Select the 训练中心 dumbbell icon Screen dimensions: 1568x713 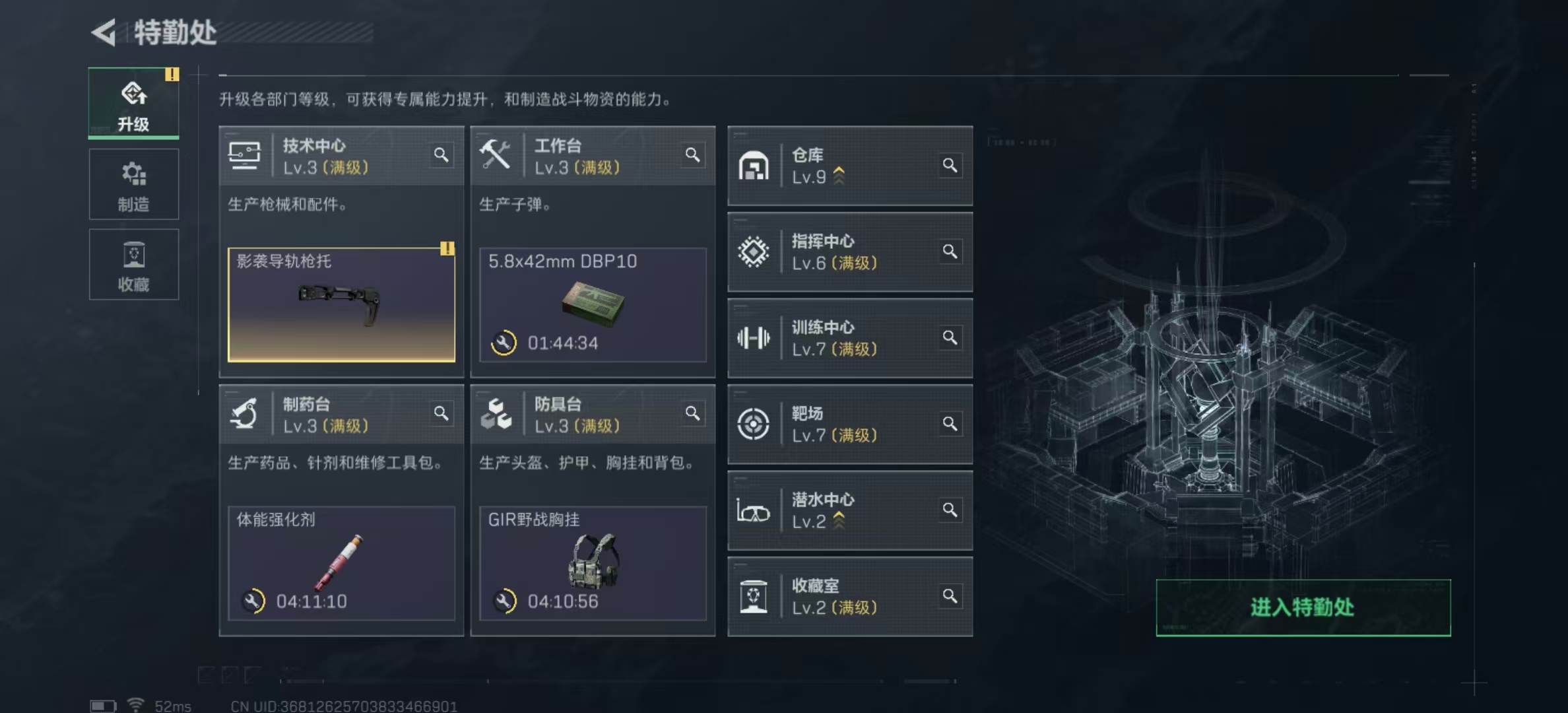[x=754, y=338]
